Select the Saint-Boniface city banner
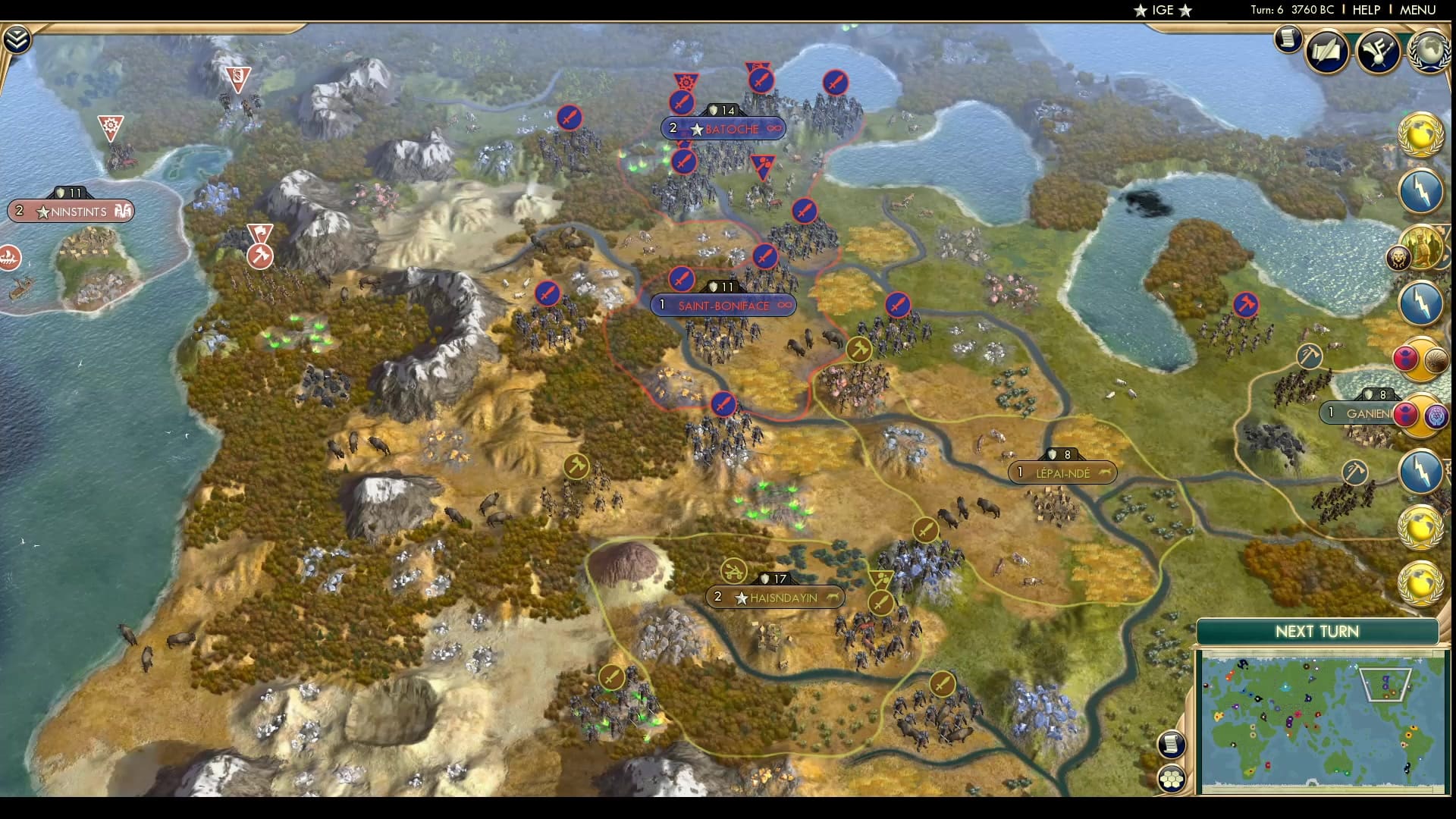 pyautogui.click(x=723, y=305)
